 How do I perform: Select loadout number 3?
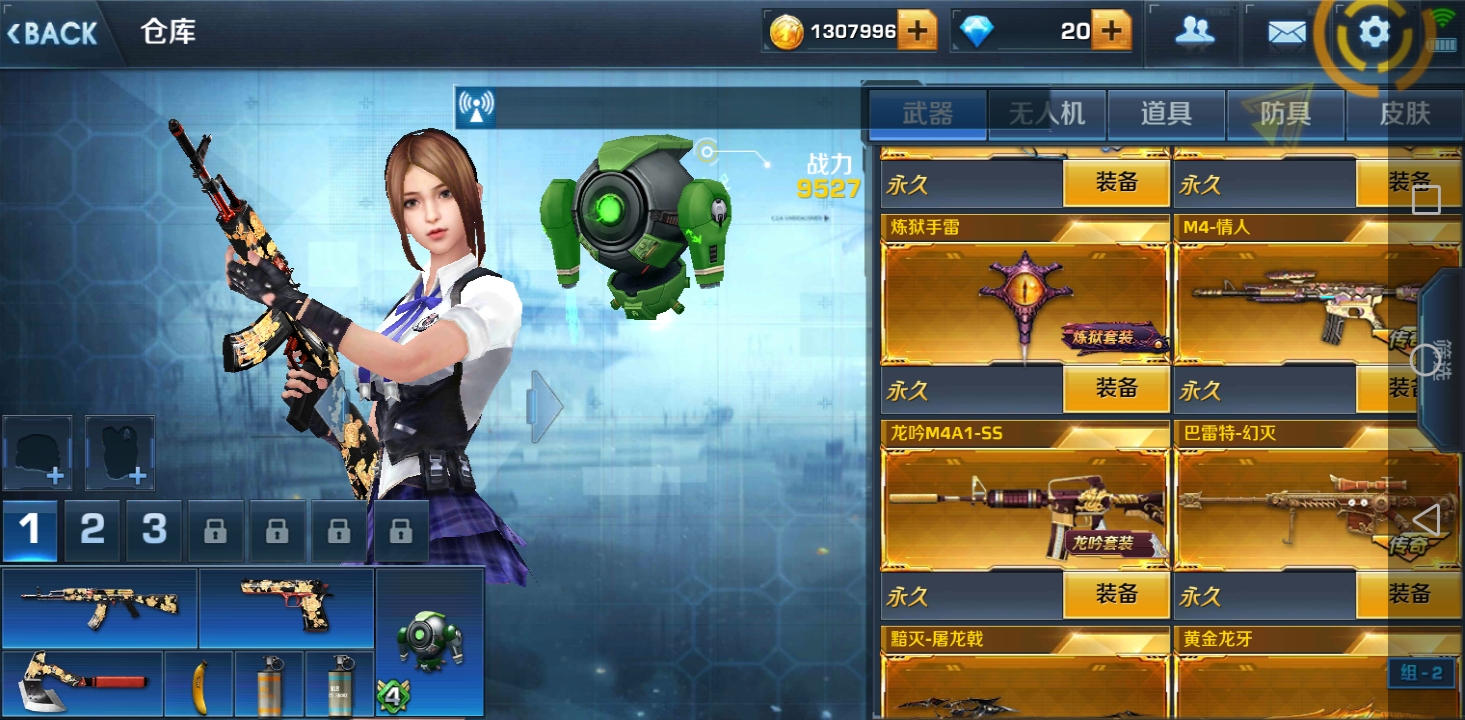point(154,529)
